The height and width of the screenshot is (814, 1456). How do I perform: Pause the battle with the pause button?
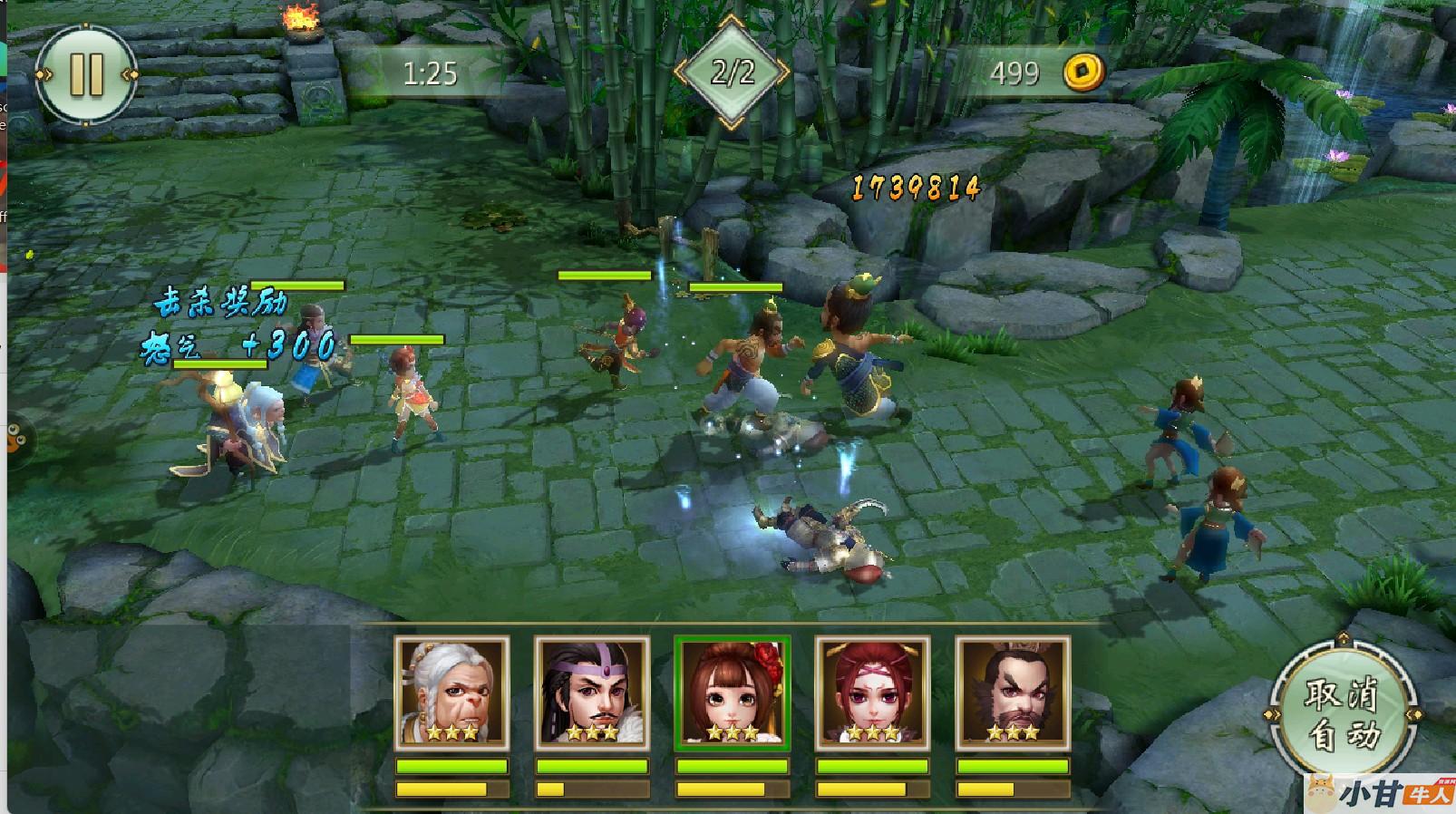point(86,74)
